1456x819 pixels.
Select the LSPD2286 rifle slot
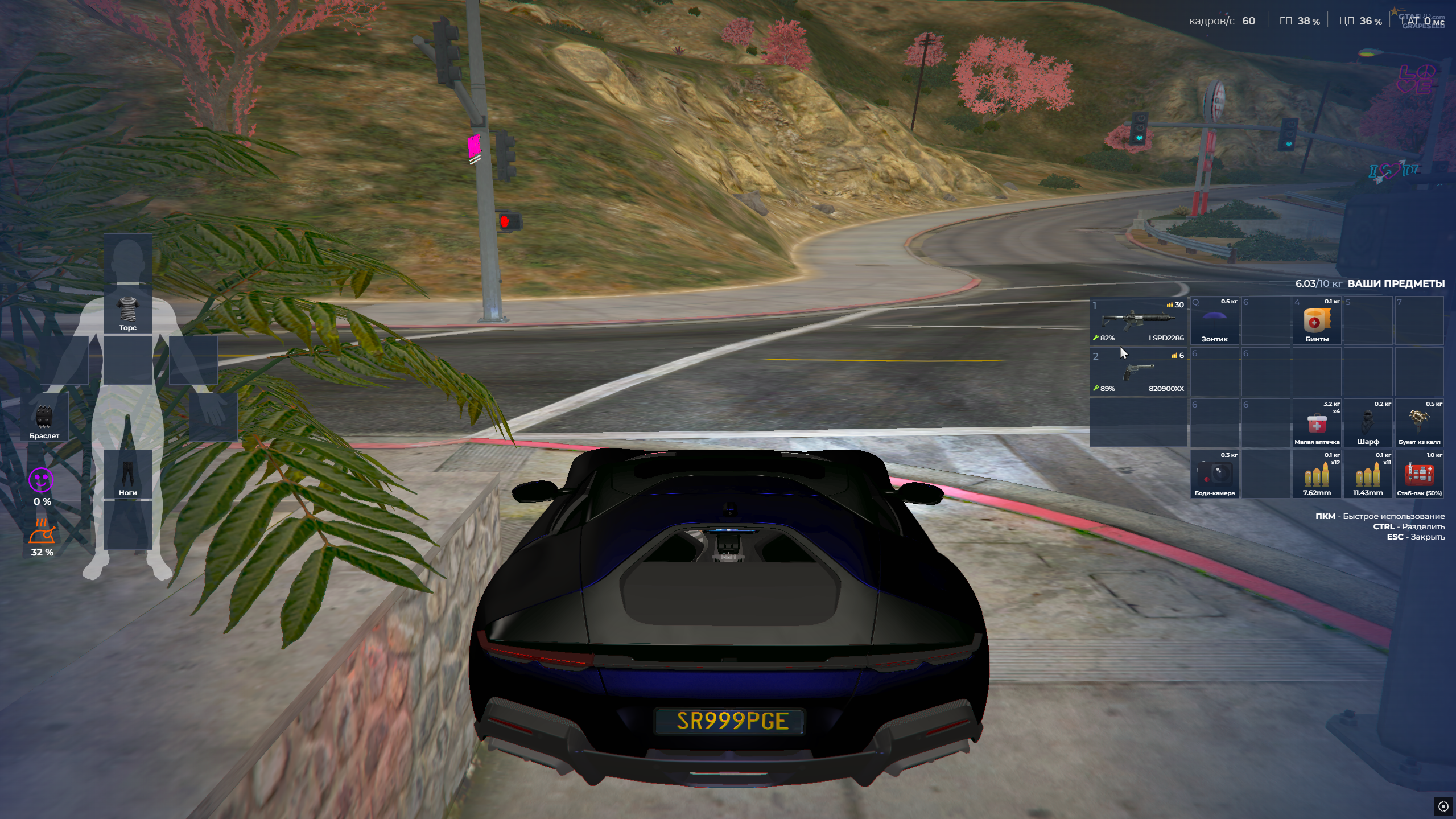pos(1138,320)
